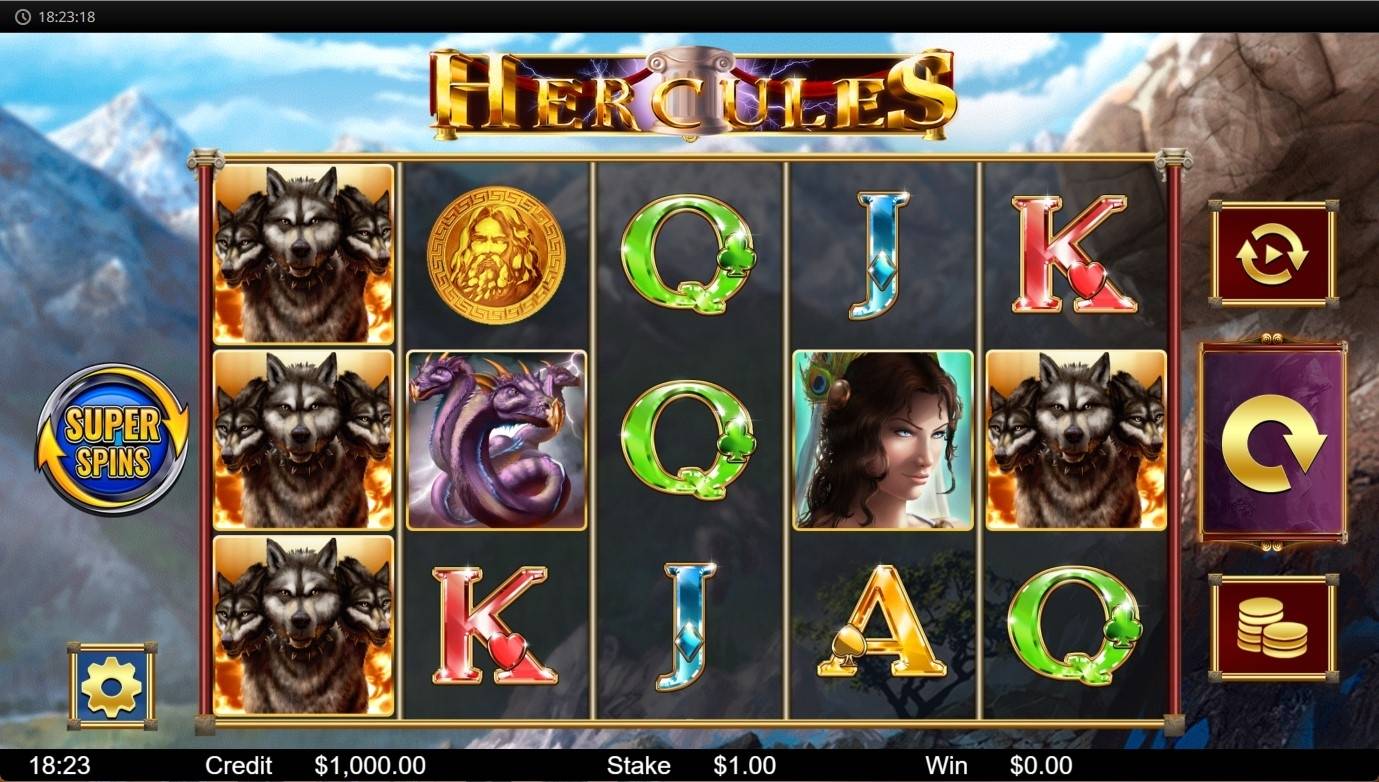Open the Autoplay settings icon
1379x782 pixels.
click(x=1271, y=251)
